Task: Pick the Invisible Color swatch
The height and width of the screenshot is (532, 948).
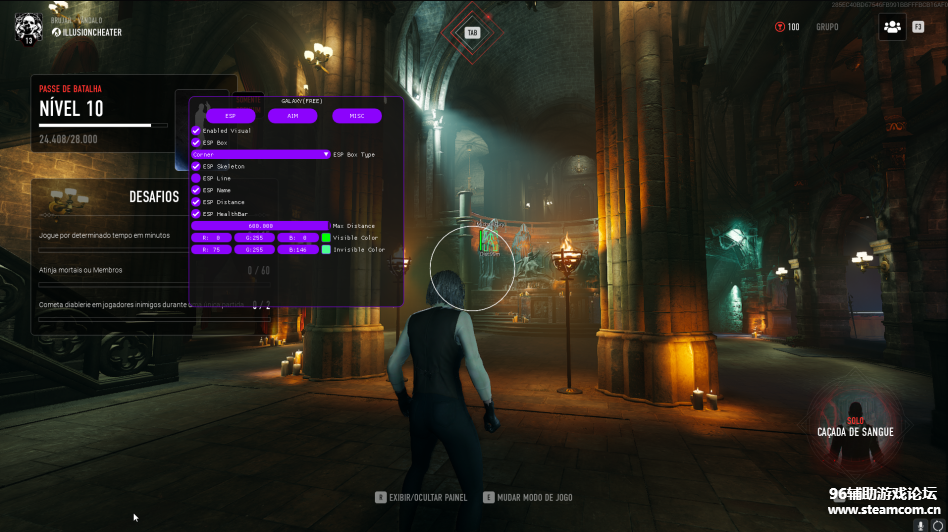Action: pos(326,250)
